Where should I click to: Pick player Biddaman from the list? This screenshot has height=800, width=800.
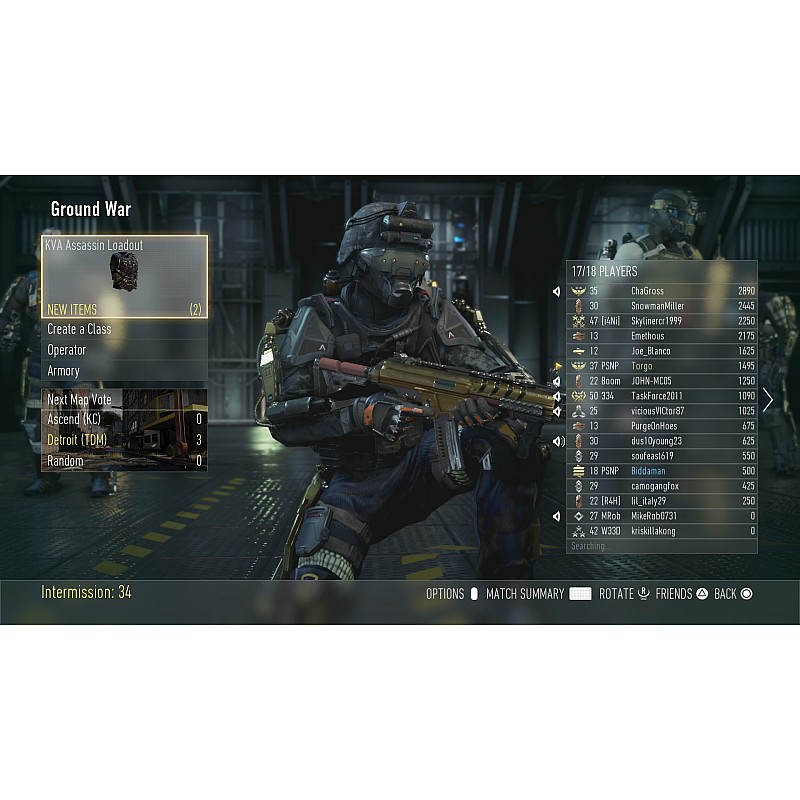662,471
